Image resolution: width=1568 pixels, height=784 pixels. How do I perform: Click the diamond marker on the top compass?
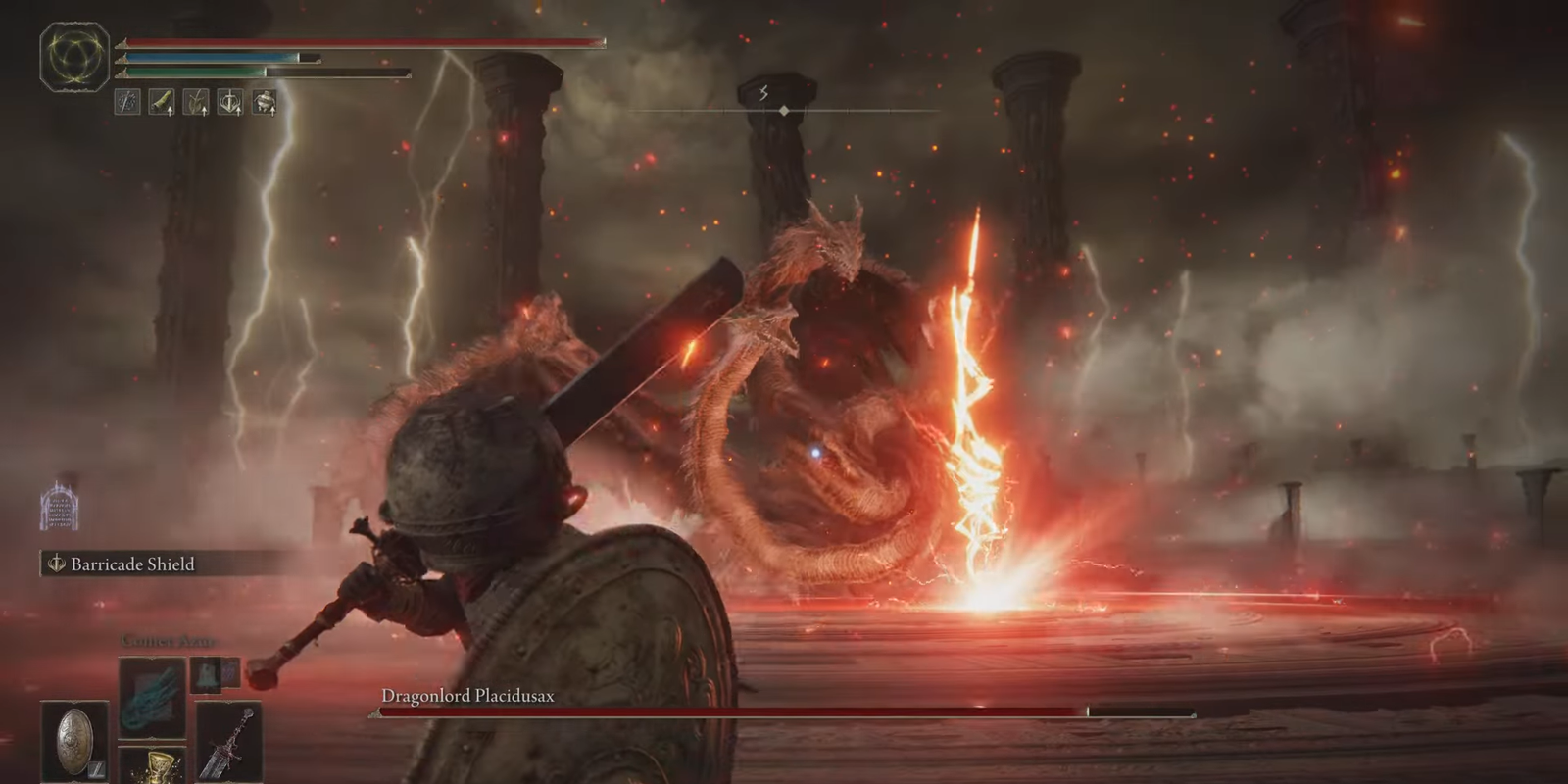783,111
